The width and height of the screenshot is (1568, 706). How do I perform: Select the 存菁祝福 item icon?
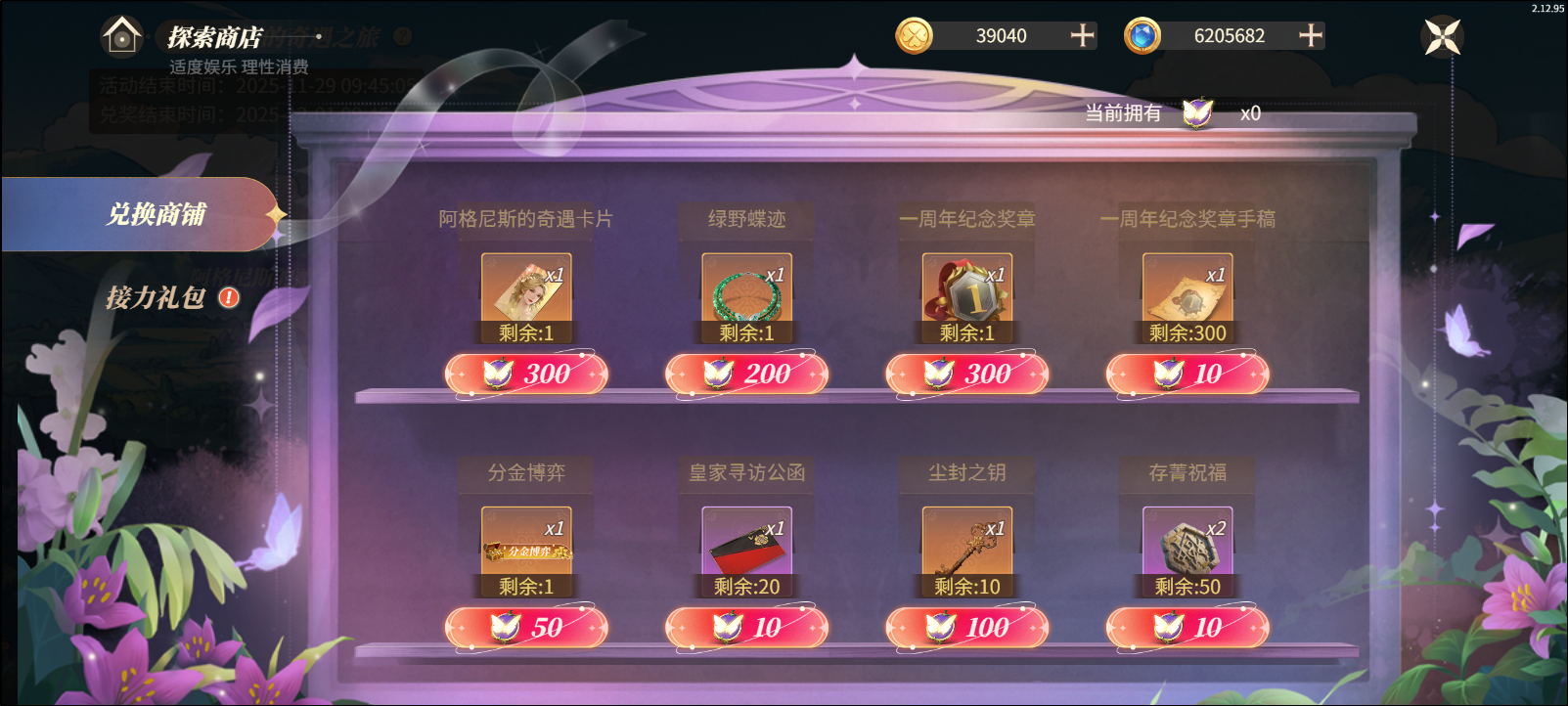(1187, 541)
